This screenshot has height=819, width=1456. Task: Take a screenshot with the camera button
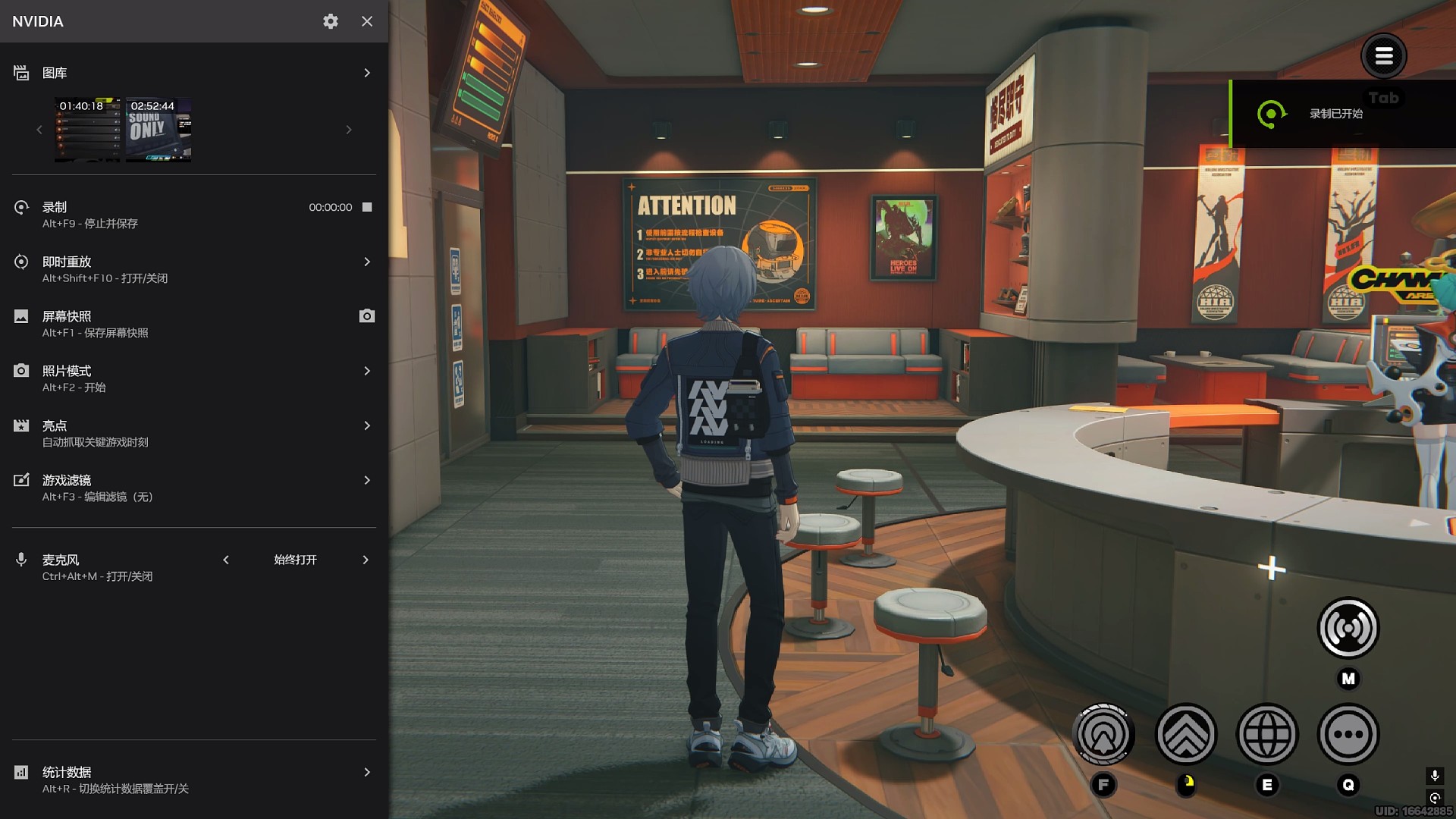coord(367,316)
